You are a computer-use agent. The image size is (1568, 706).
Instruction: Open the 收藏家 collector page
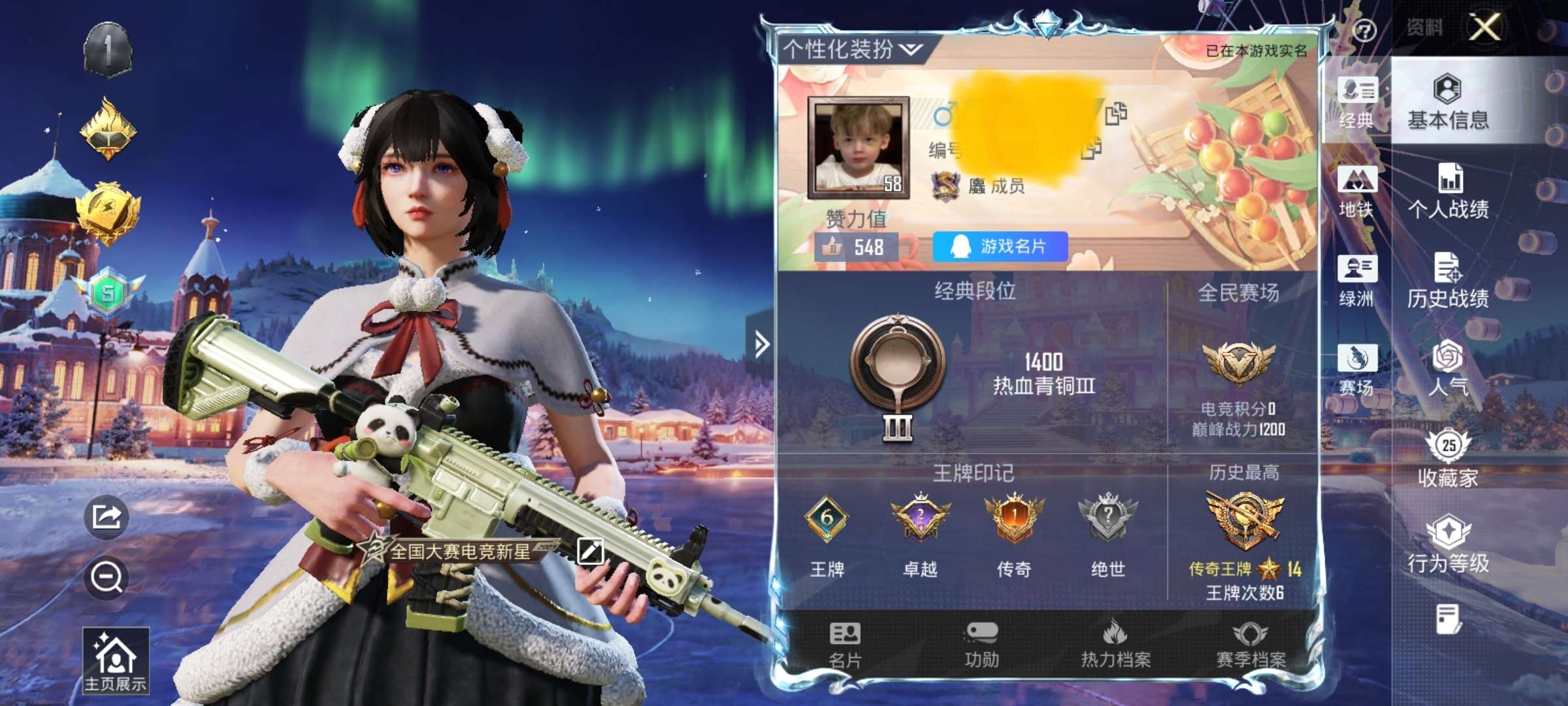(x=1448, y=459)
